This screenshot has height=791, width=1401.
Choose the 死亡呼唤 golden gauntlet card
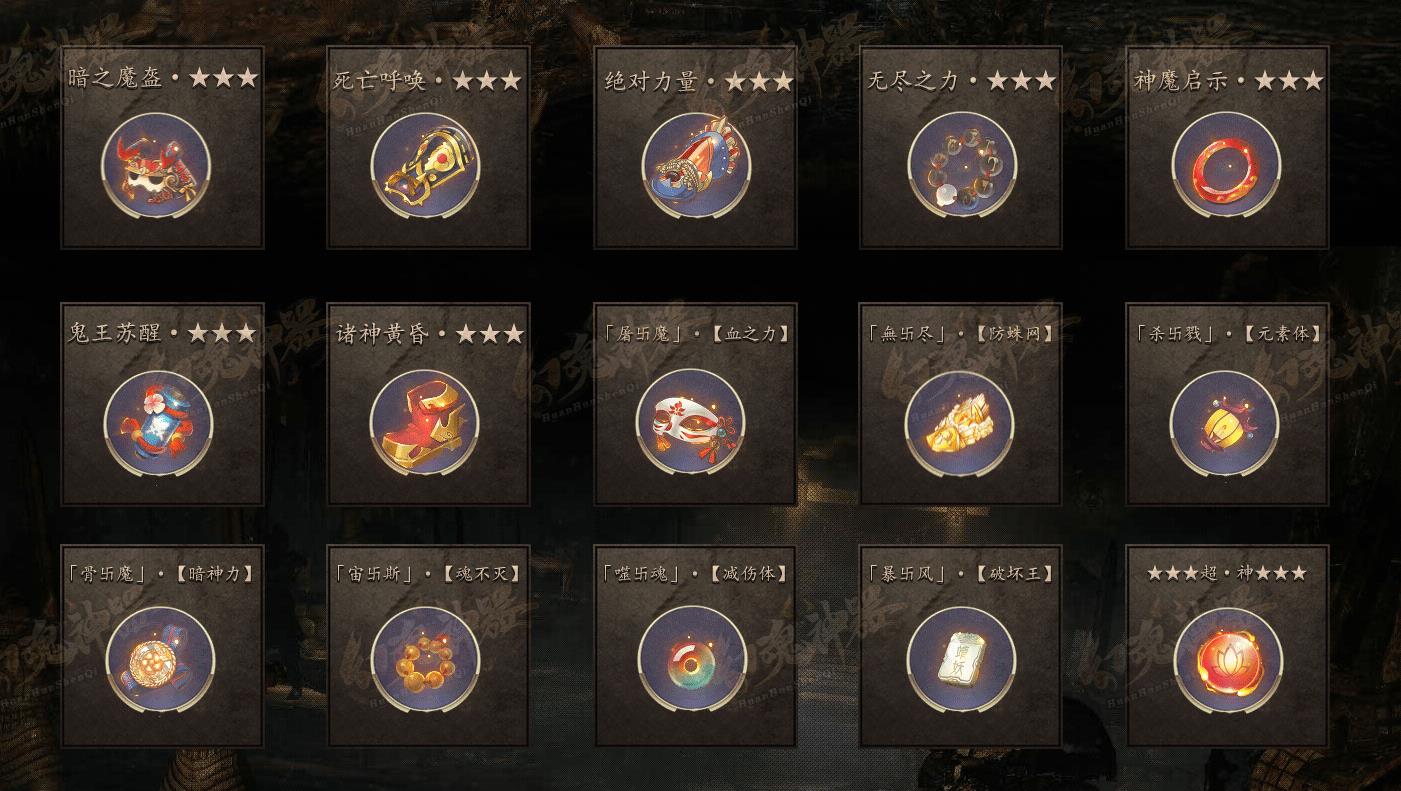[x=427, y=165]
